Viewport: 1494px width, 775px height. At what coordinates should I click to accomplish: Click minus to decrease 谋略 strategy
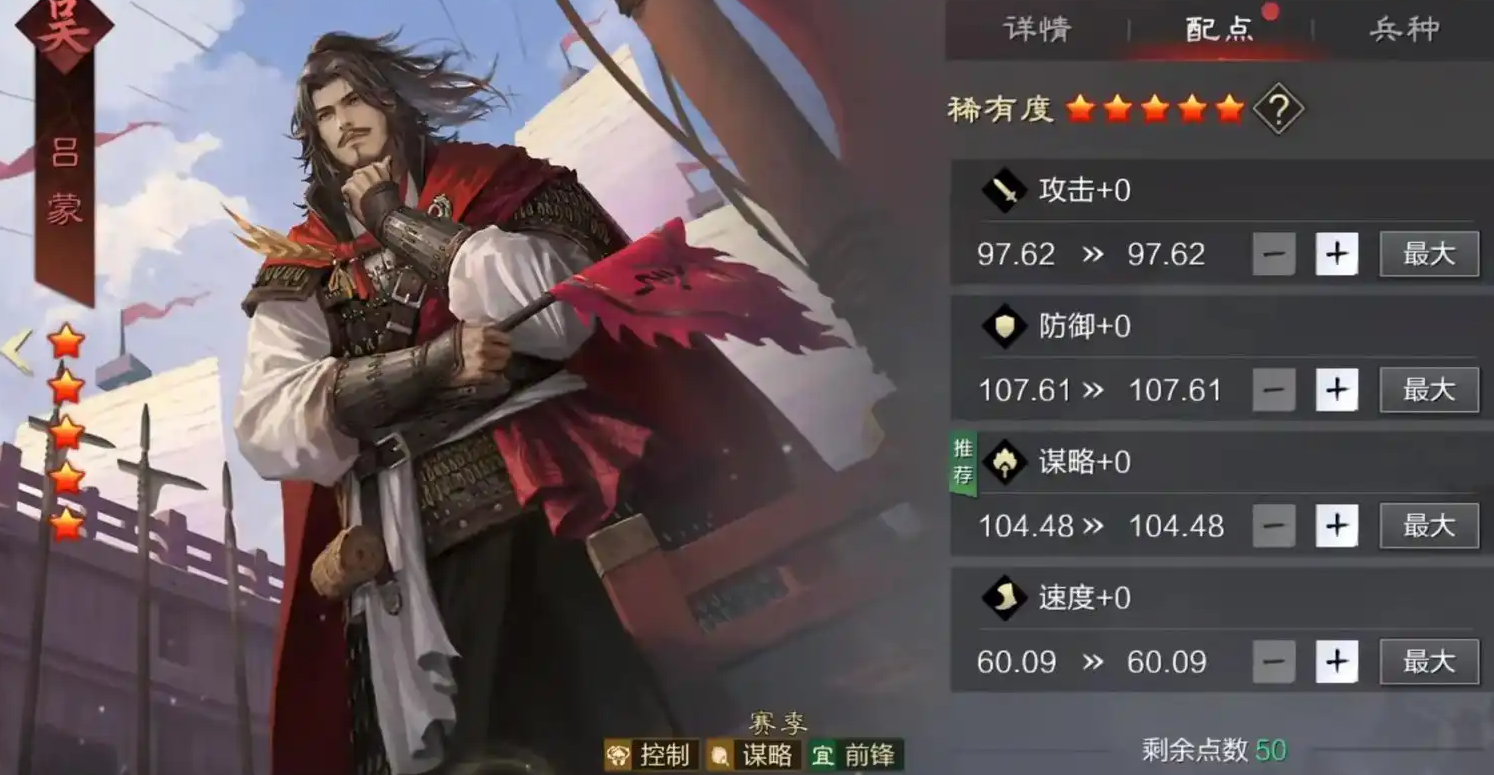[x=1274, y=526]
